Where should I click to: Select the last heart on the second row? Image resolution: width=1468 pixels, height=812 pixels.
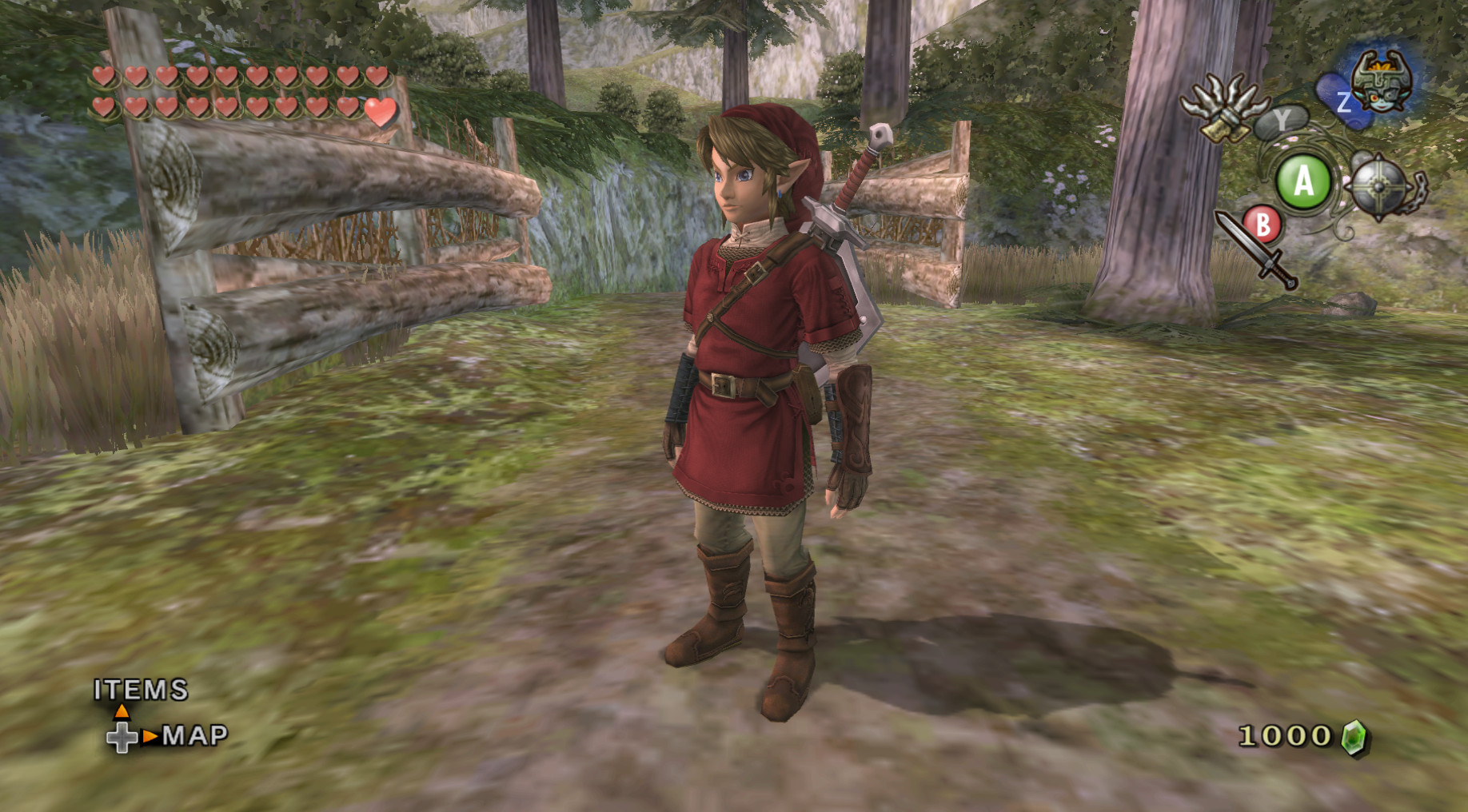(380, 113)
